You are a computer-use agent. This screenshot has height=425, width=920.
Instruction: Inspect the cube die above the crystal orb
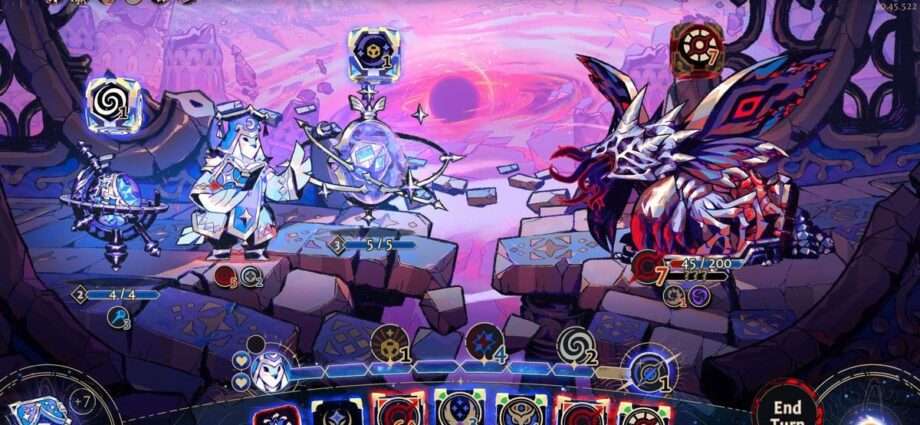(368, 50)
